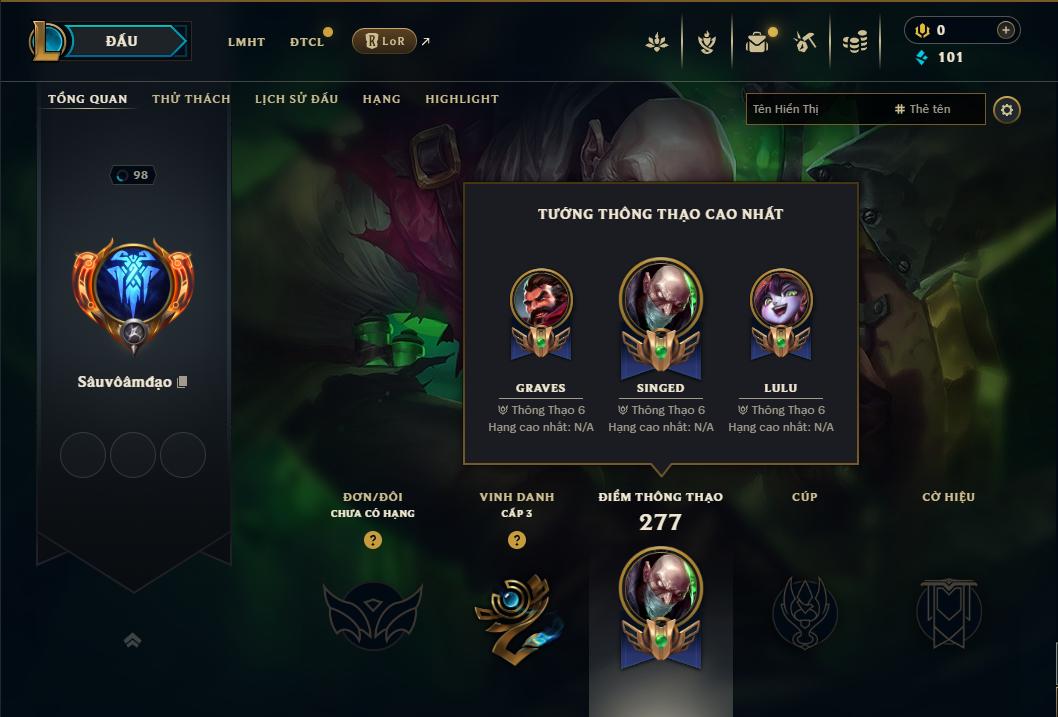
Task: Show VINH DANH honor help icon
Action: pos(516,540)
